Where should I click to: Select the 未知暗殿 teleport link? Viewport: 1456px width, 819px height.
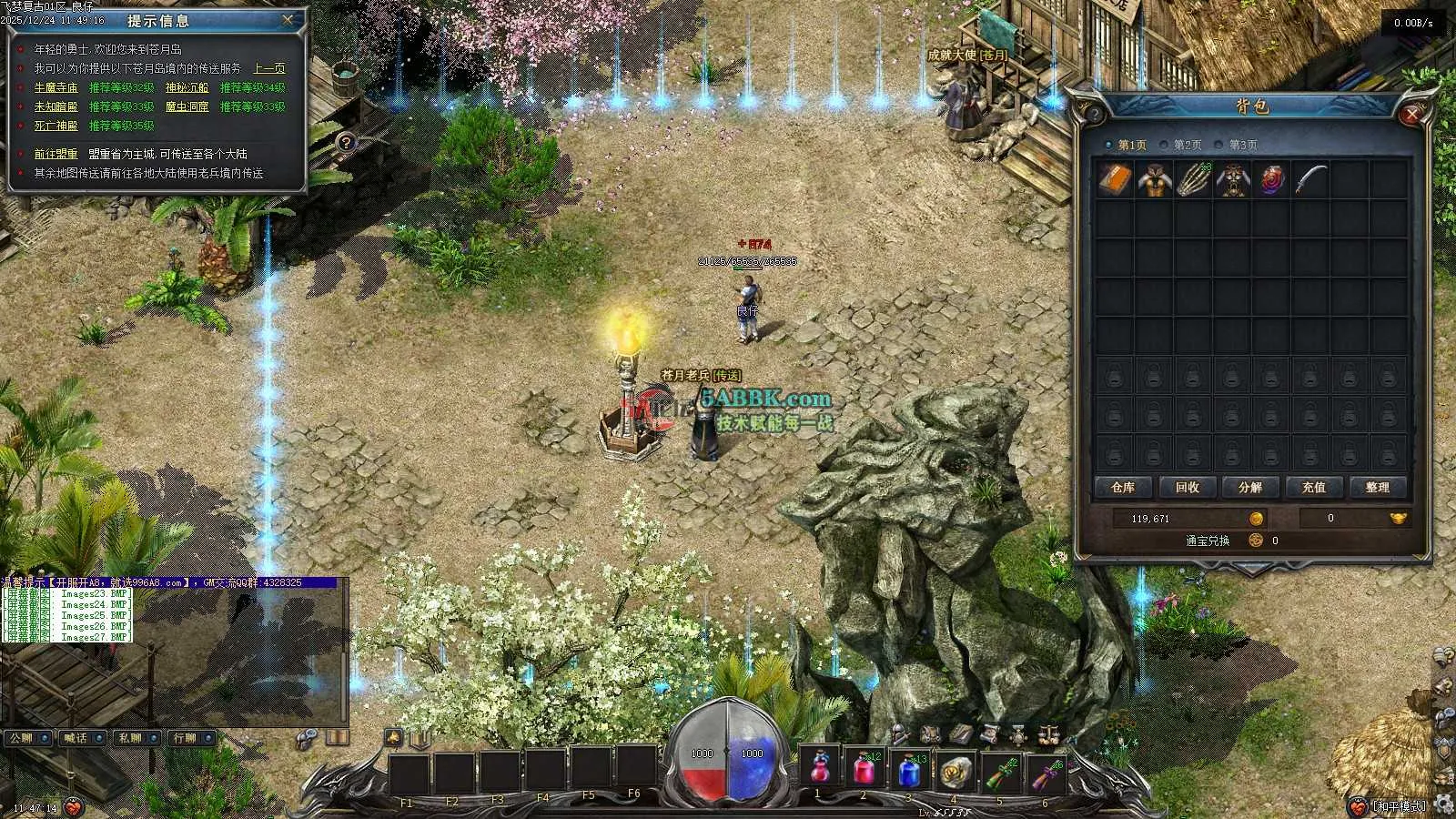pos(56,106)
